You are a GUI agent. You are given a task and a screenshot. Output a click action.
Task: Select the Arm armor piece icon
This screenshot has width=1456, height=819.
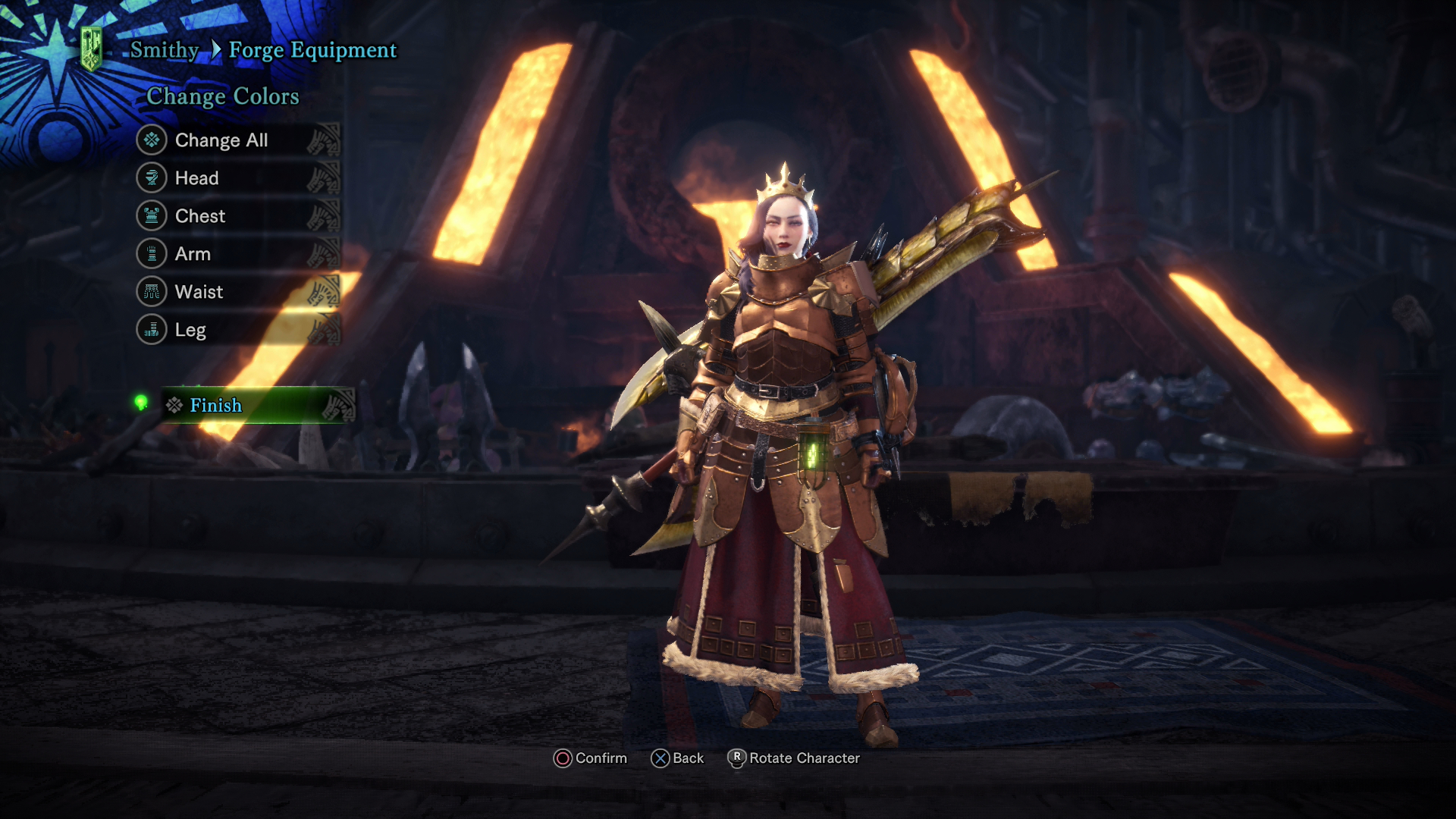pos(151,253)
